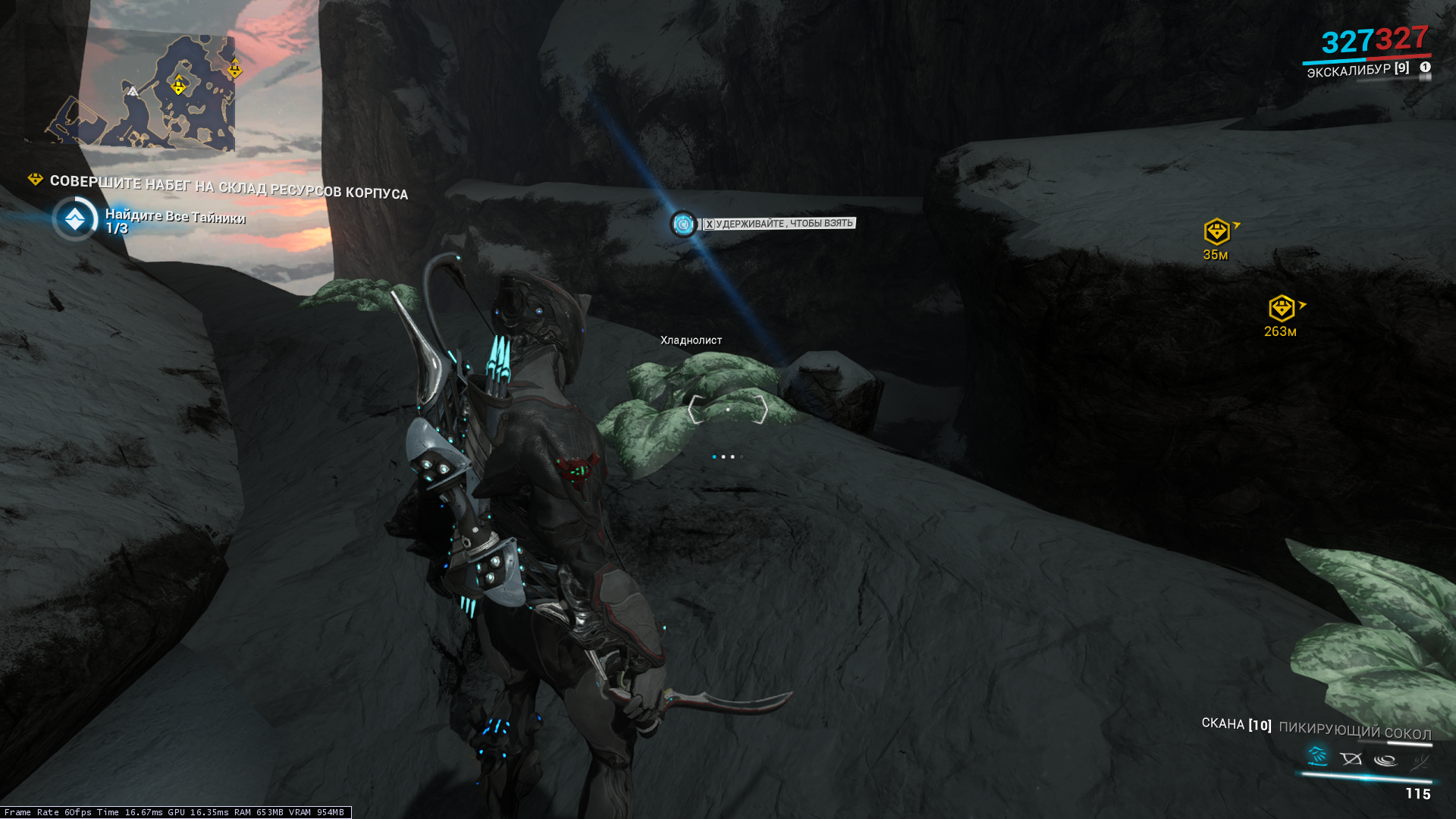
Task: Activate the glowing blue Slash Dash ability
Action: click(x=1318, y=756)
